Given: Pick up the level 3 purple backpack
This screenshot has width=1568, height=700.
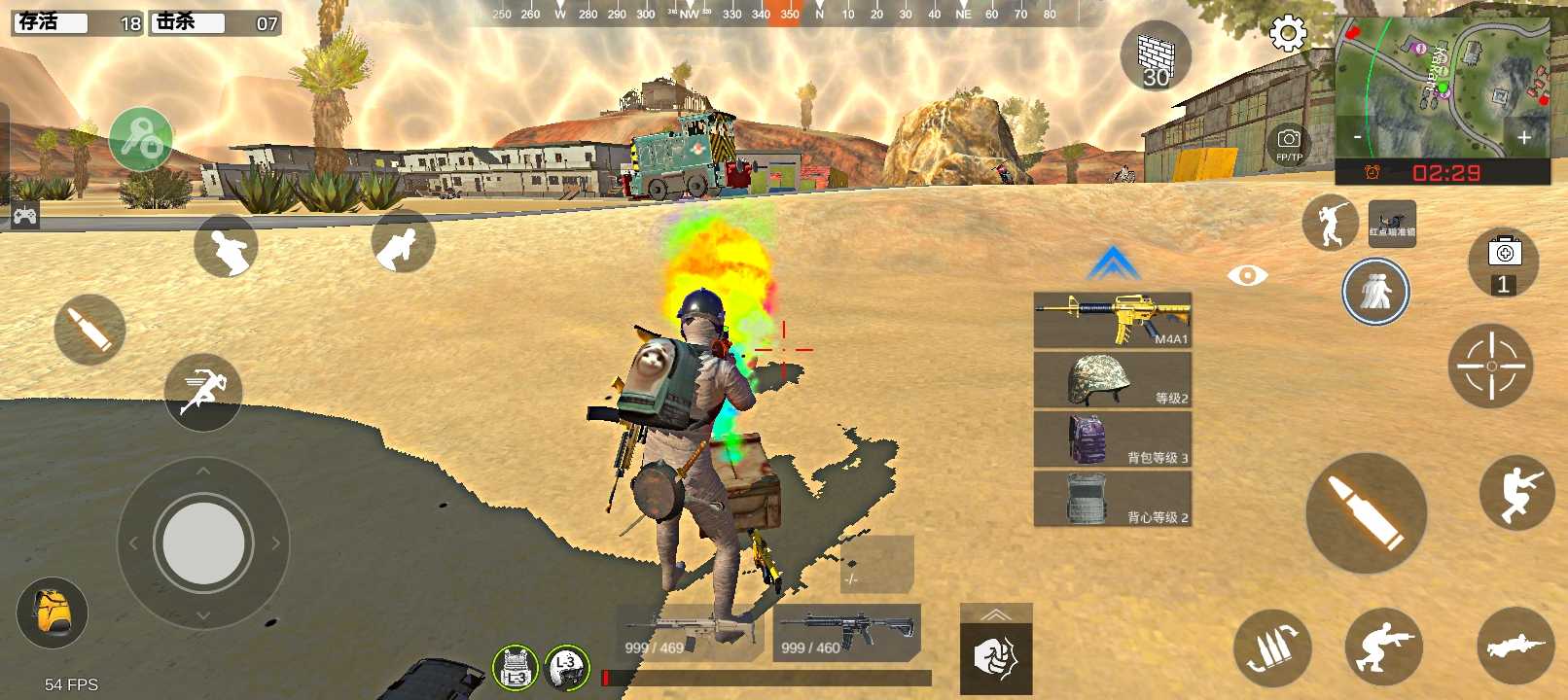Looking at the screenshot, I should pyautogui.click(x=1112, y=438).
